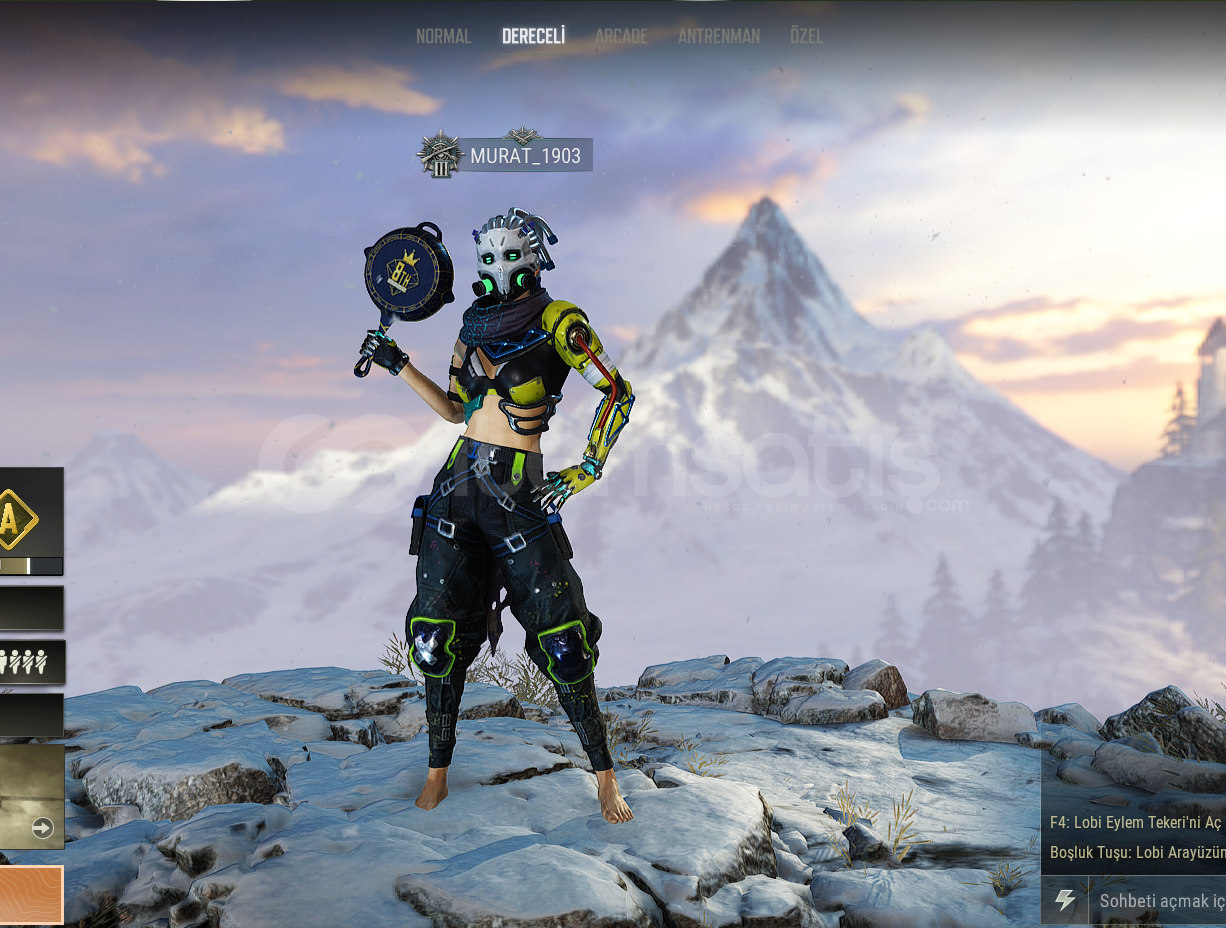Click the MURAT_1903 player name tag
1226x928 pixels.
525,156
